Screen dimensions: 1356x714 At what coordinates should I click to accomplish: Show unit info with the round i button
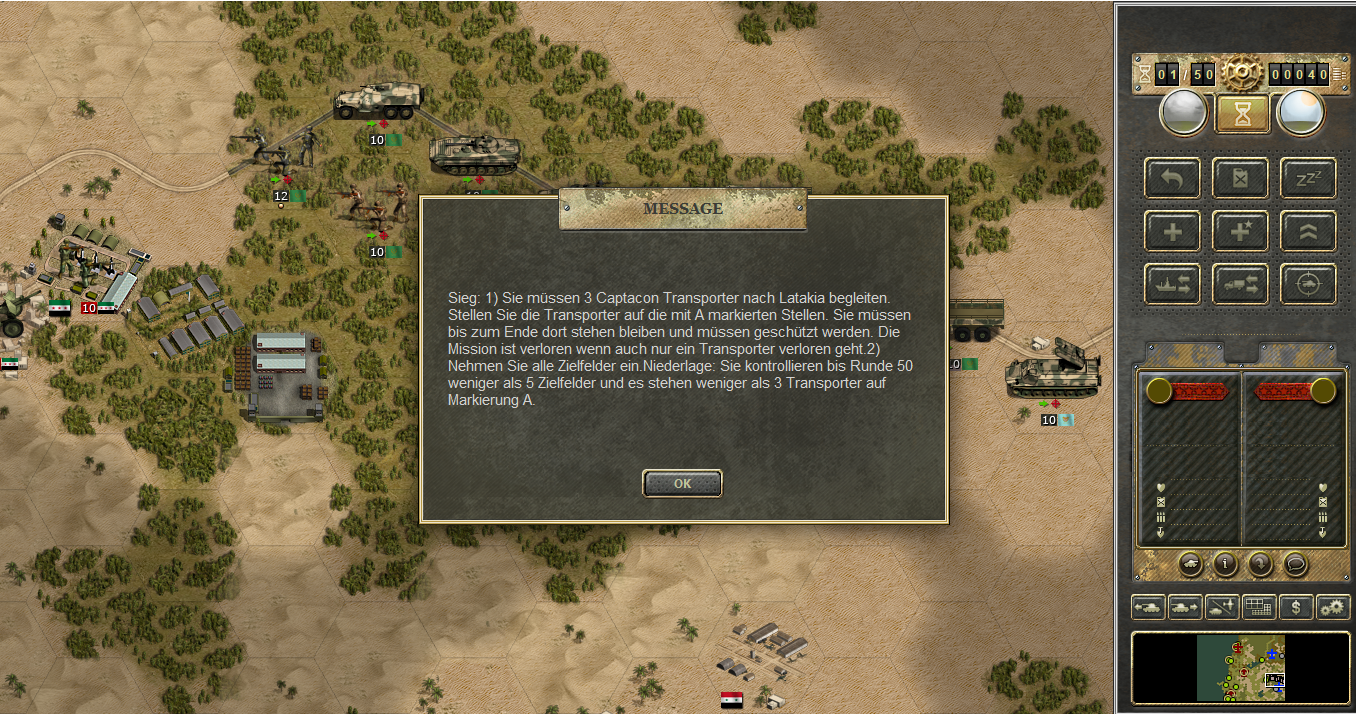coord(1225,564)
